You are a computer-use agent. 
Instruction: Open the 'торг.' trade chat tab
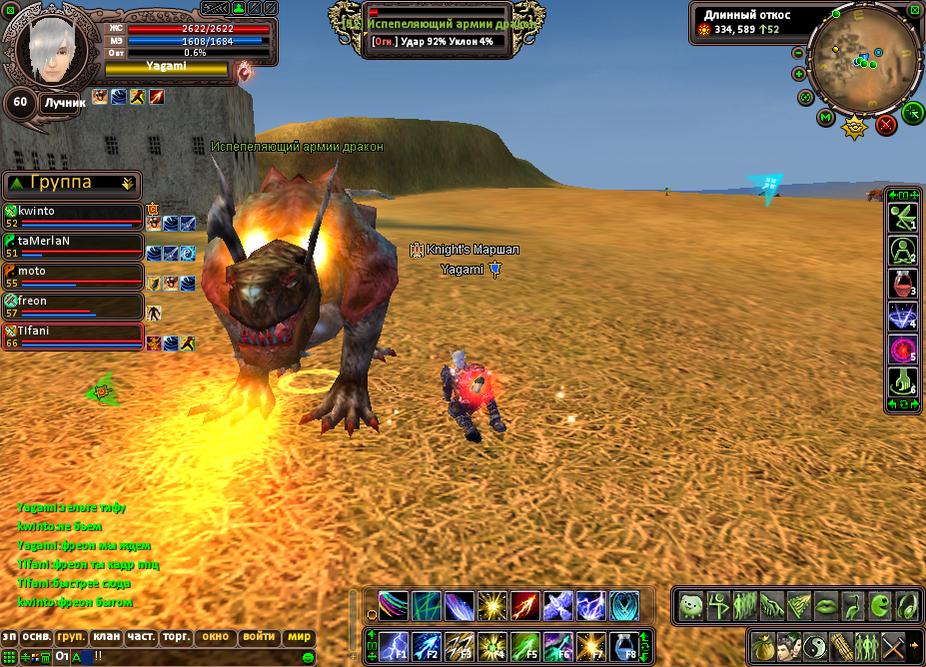pos(177,636)
